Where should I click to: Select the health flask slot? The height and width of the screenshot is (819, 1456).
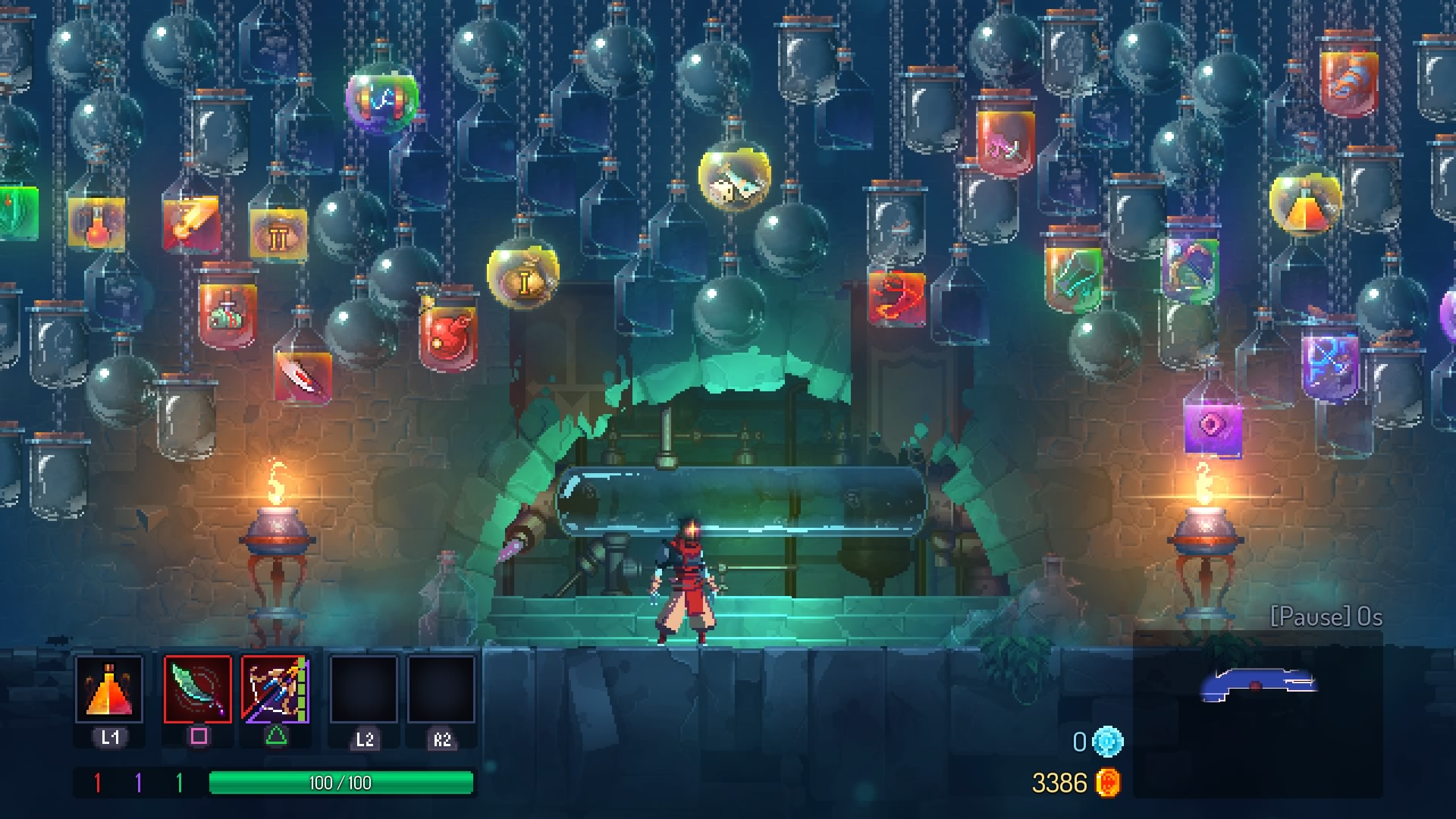pos(109,689)
